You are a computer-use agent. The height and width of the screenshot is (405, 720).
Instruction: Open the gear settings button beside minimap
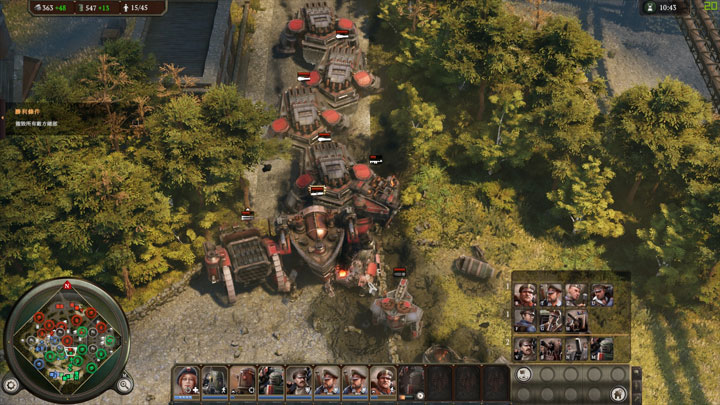coord(11,383)
